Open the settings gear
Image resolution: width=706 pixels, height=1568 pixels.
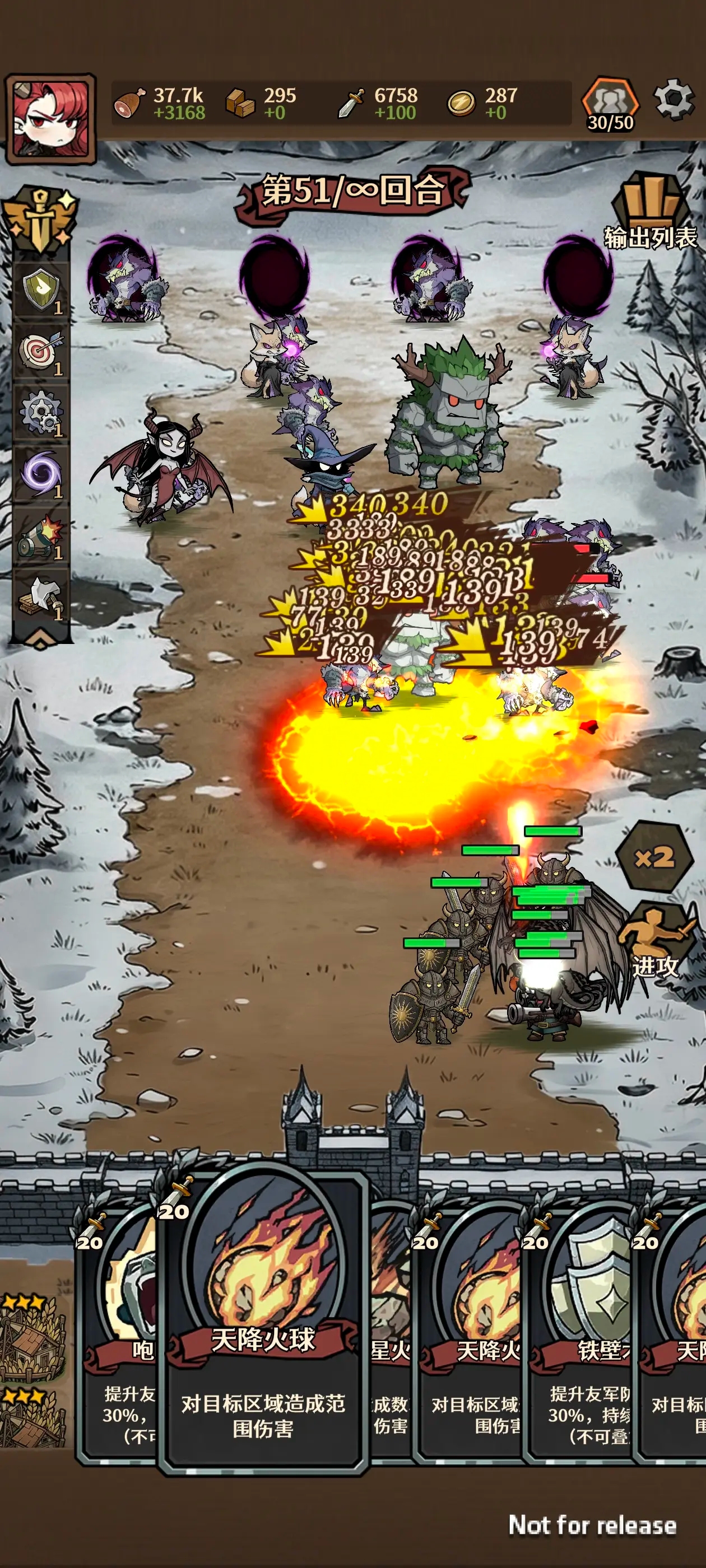674,99
